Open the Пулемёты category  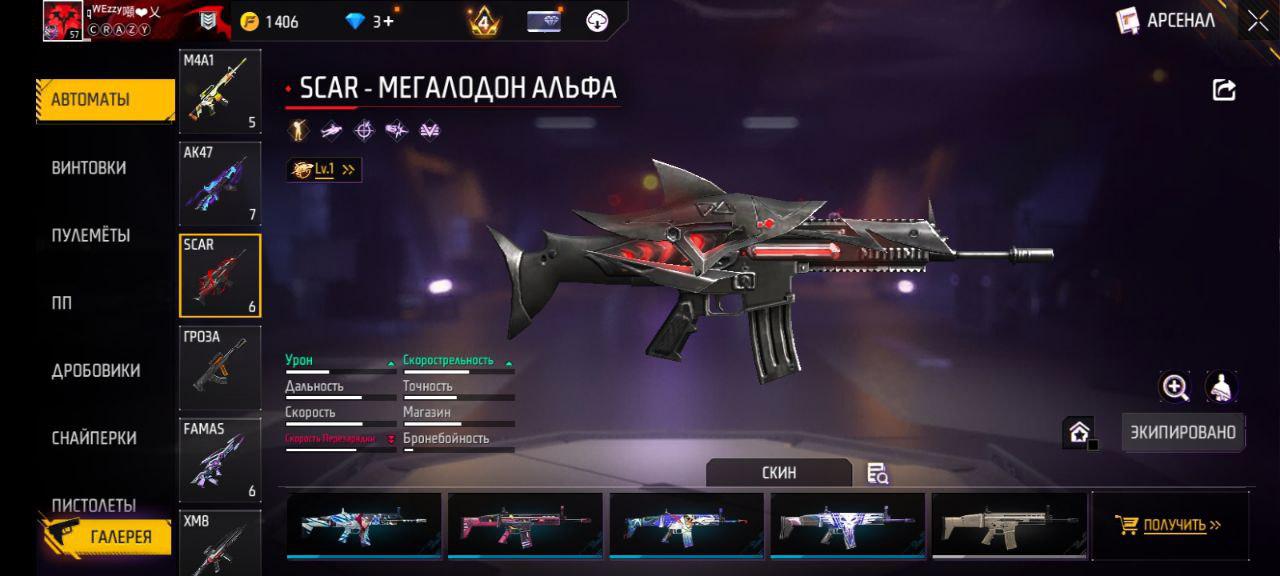click(91, 236)
